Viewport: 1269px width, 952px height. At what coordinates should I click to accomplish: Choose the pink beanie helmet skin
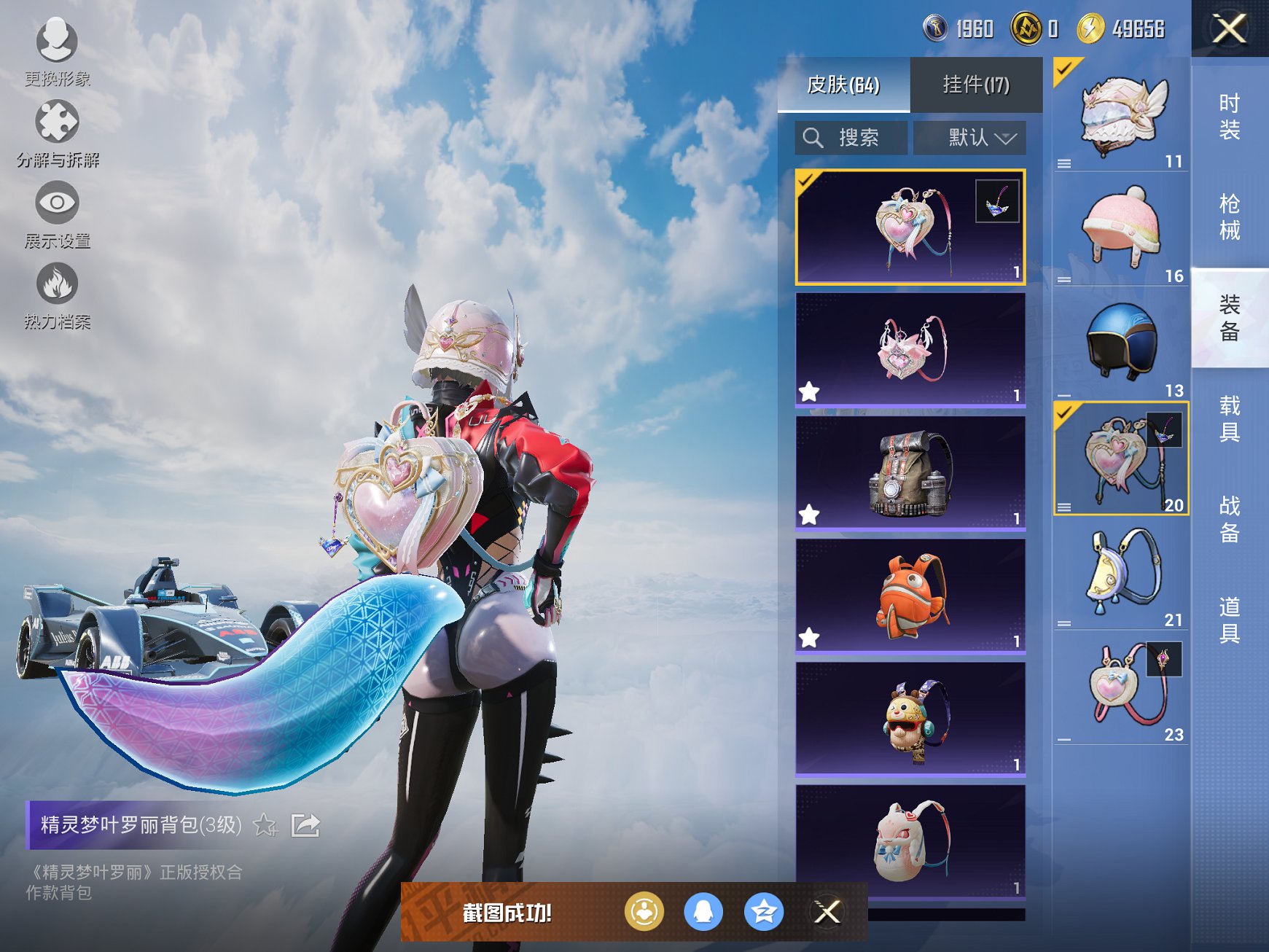click(x=1120, y=227)
